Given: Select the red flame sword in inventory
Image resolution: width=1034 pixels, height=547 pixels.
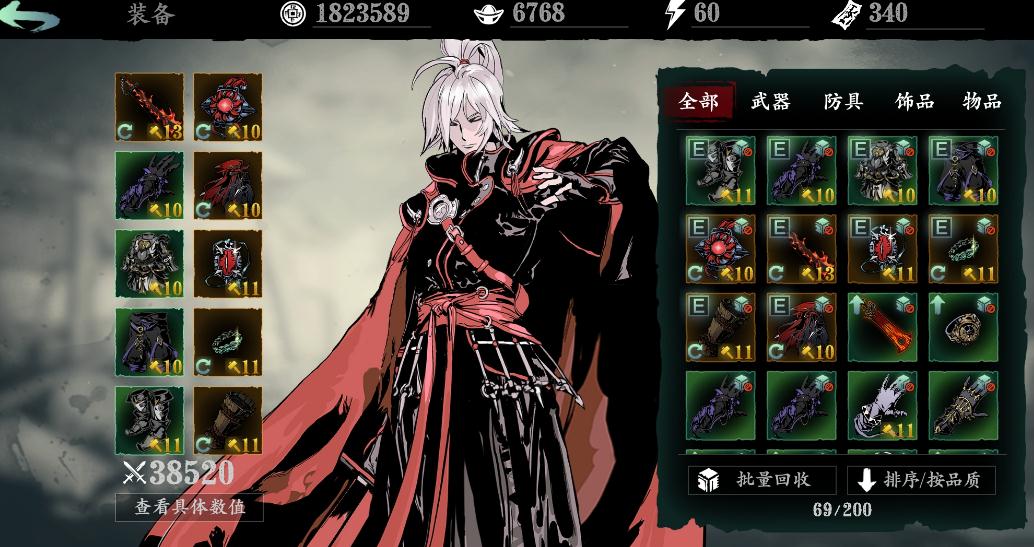Looking at the screenshot, I should click(x=802, y=248).
